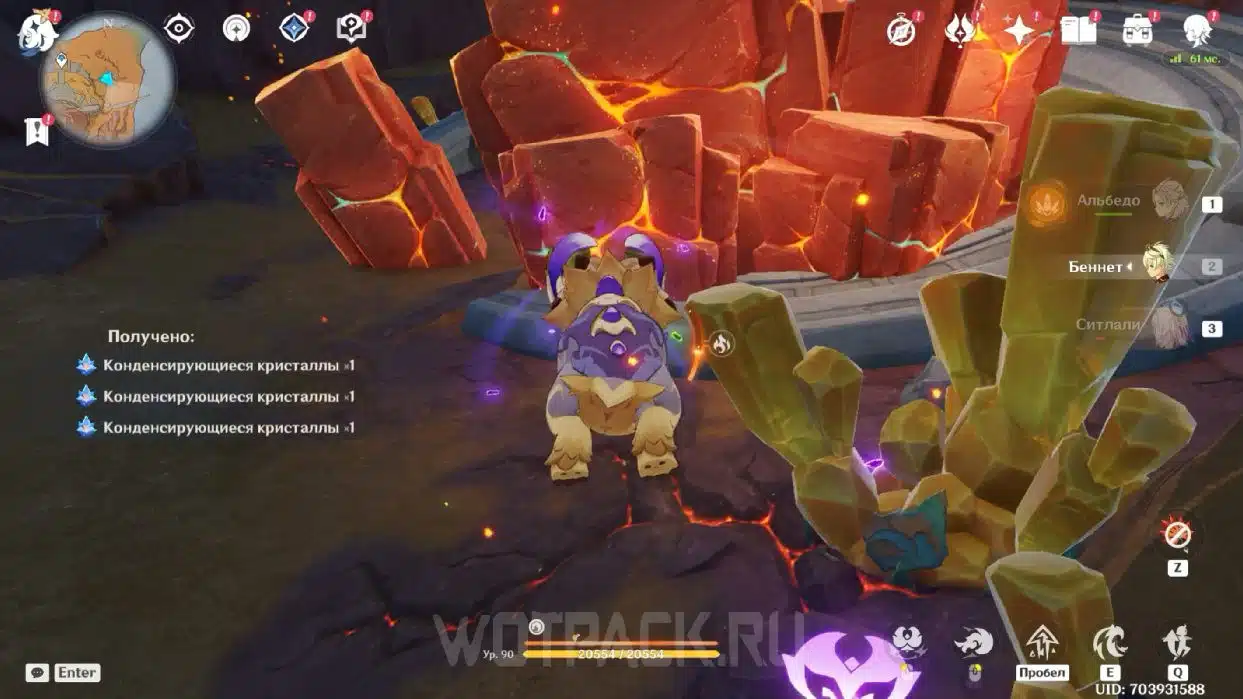1243x699 pixels.
Task: Switch to party member Альбедо
Action: point(1168,202)
